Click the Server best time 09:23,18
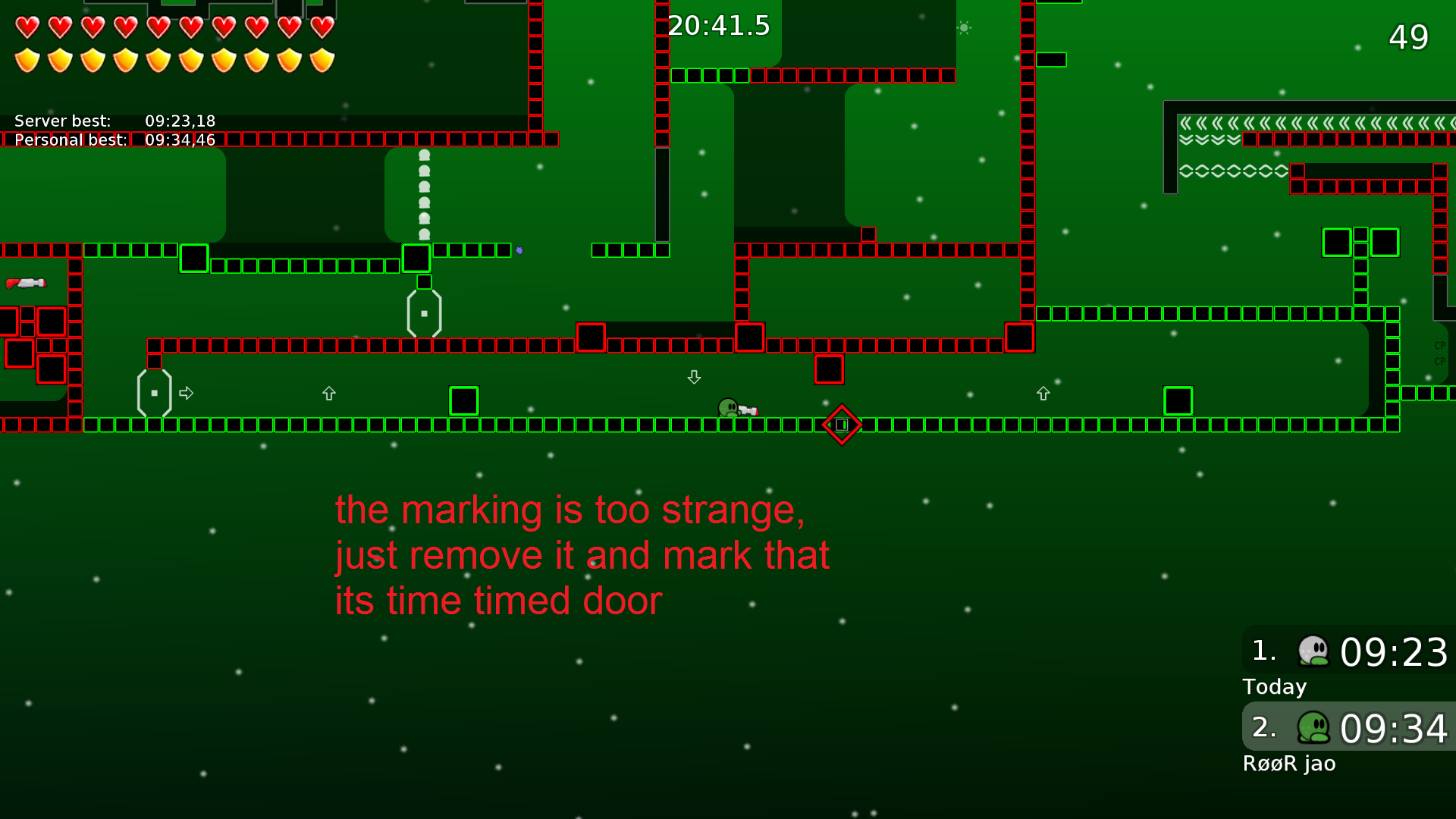Image resolution: width=1456 pixels, height=819 pixels. click(x=180, y=121)
